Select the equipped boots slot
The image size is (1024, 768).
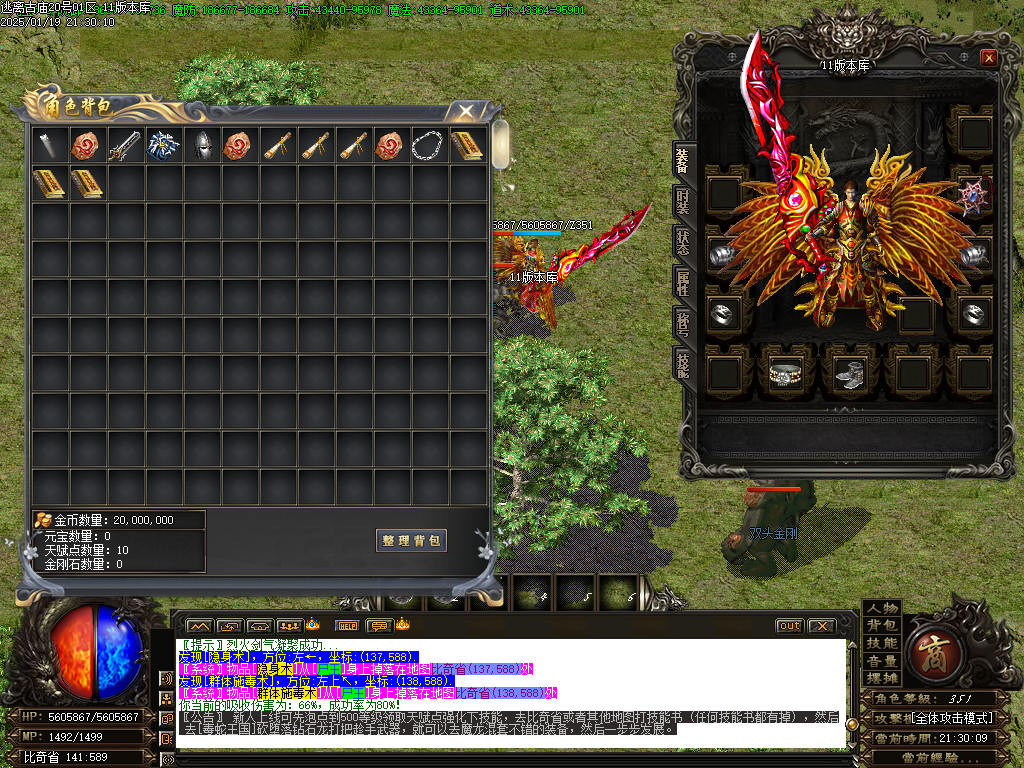[x=848, y=373]
